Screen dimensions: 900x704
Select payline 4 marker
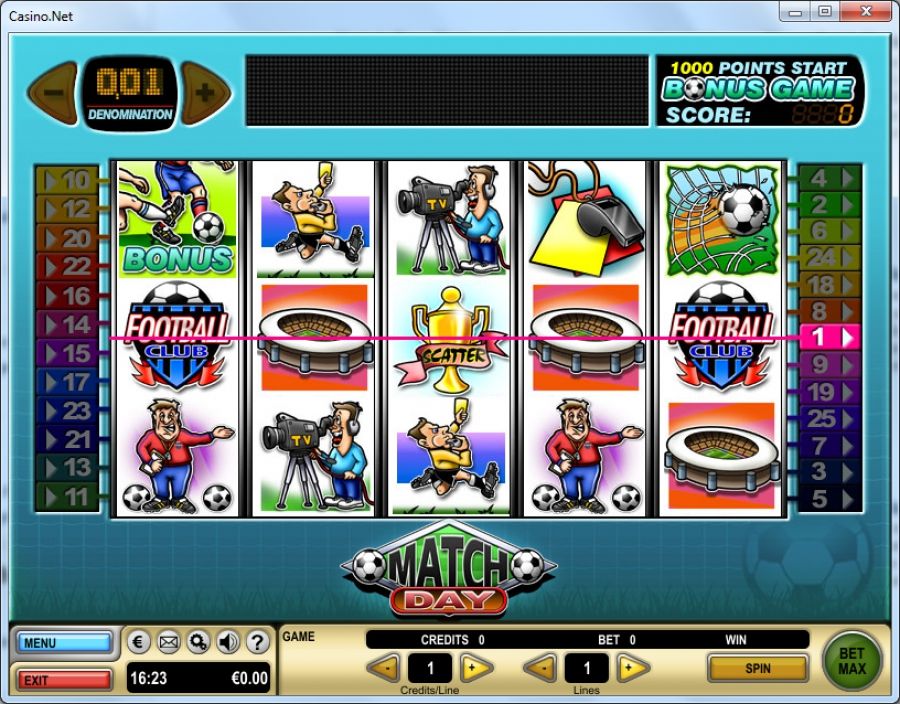pyautogui.click(x=829, y=179)
